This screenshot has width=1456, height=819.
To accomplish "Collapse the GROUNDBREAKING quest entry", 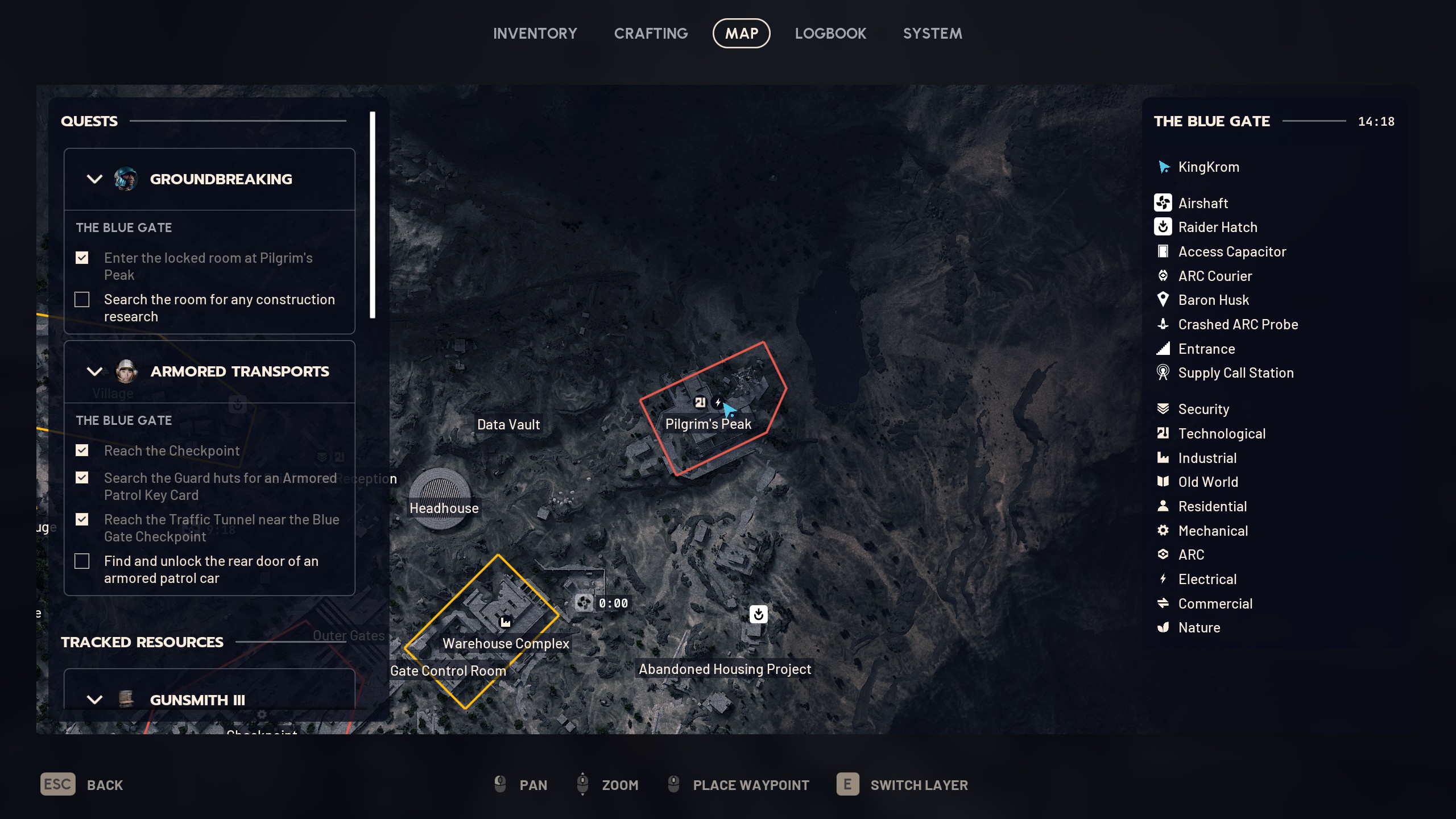I will (x=95, y=179).
